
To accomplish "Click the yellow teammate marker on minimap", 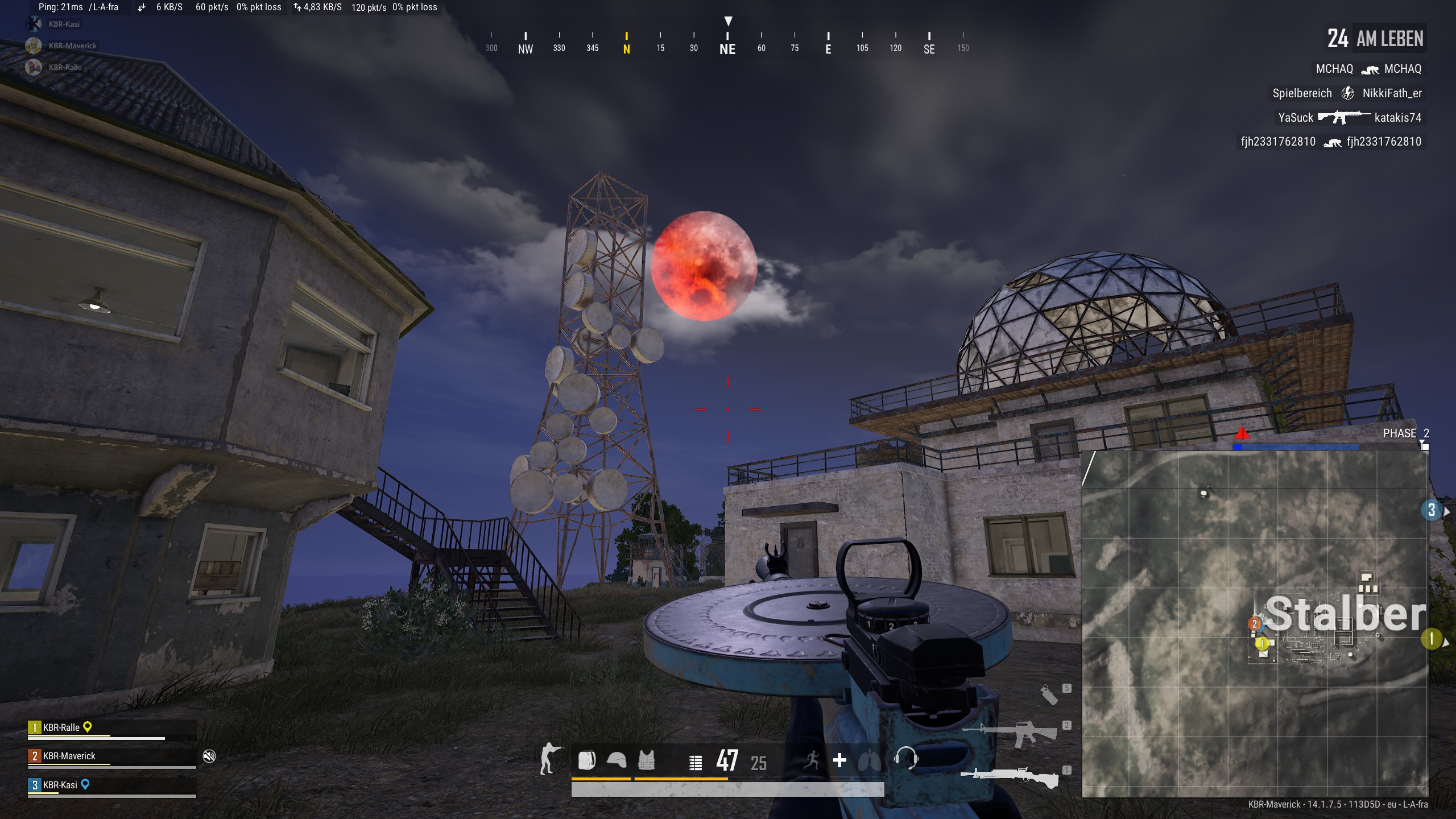I will click(x=1262, y=644).
